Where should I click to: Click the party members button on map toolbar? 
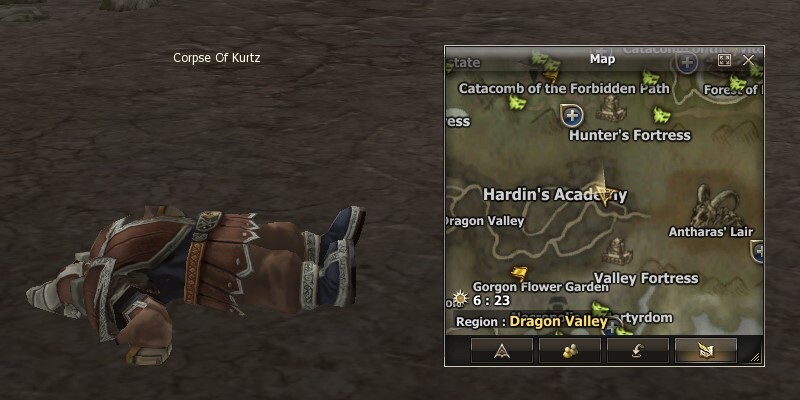pyautogui.click(x=570, y=350)
